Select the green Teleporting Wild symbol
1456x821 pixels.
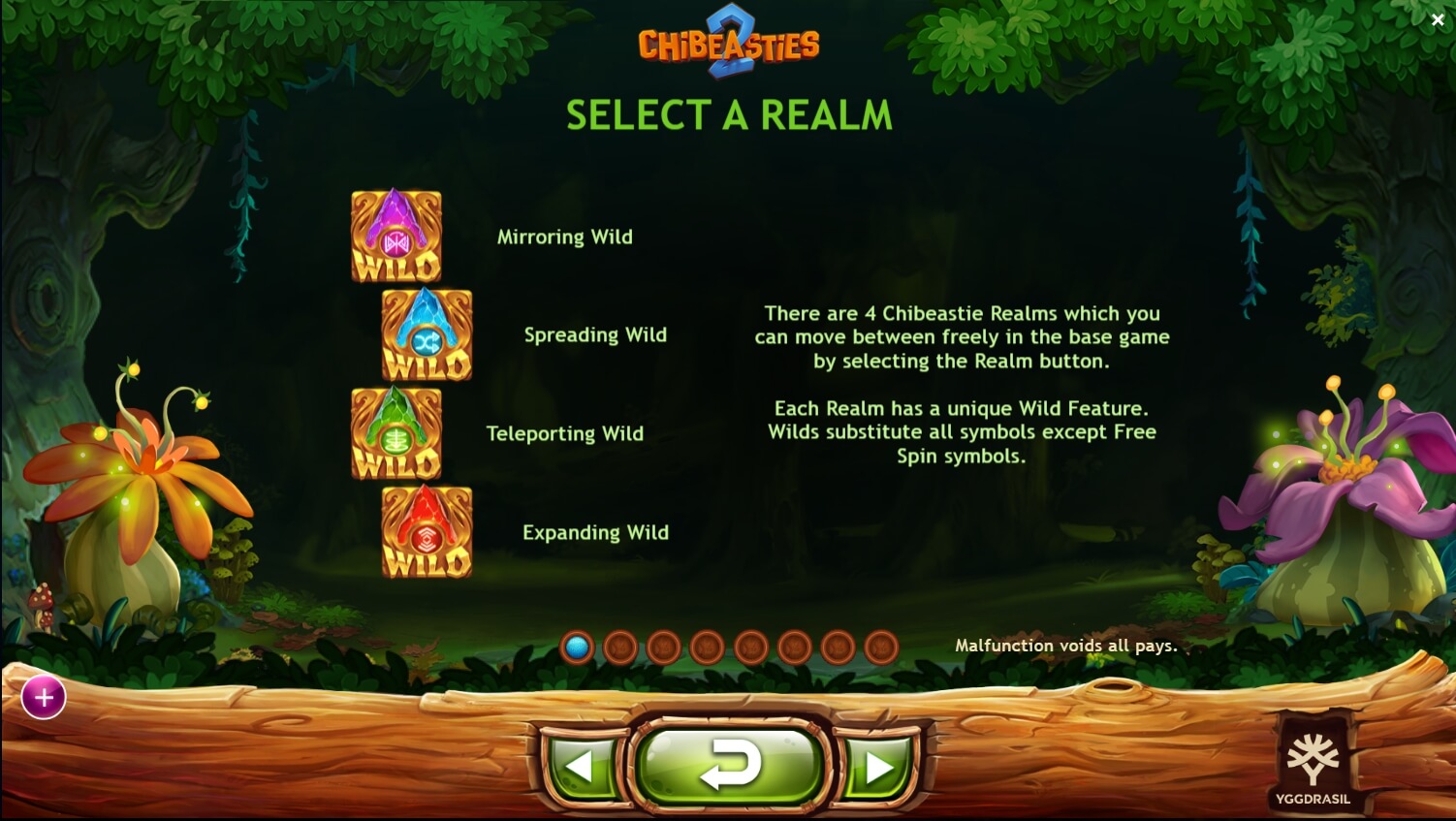click(397, 433)
